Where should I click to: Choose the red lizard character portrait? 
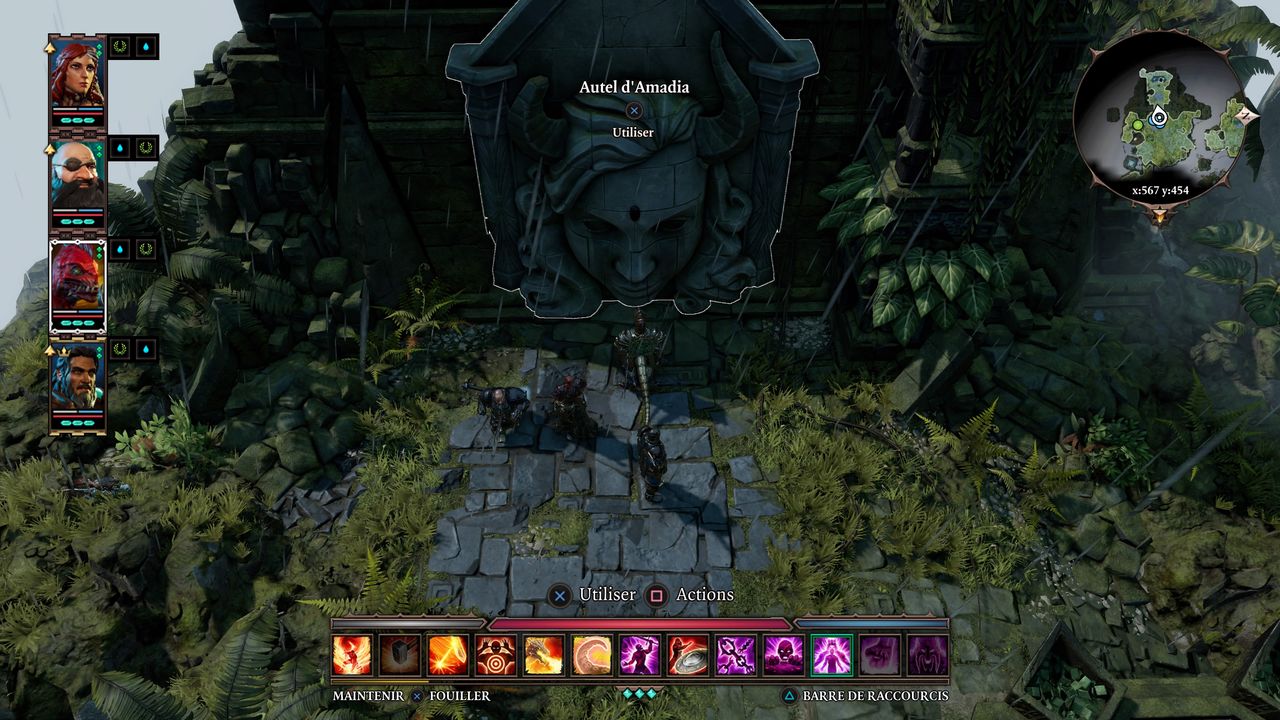[77, 278]
